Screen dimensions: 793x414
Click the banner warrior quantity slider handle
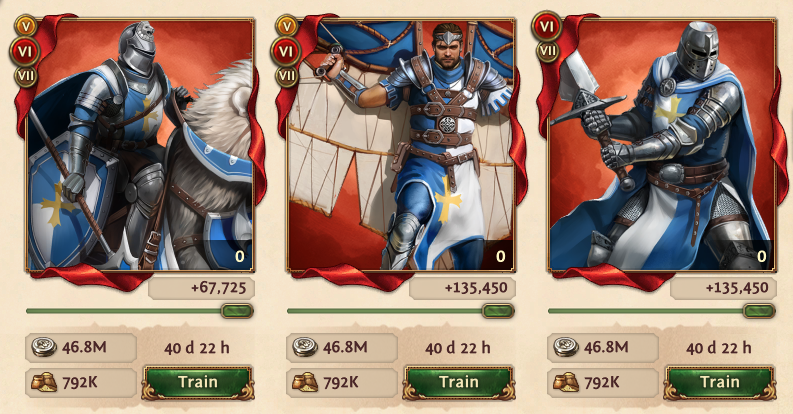coord(498,311)
